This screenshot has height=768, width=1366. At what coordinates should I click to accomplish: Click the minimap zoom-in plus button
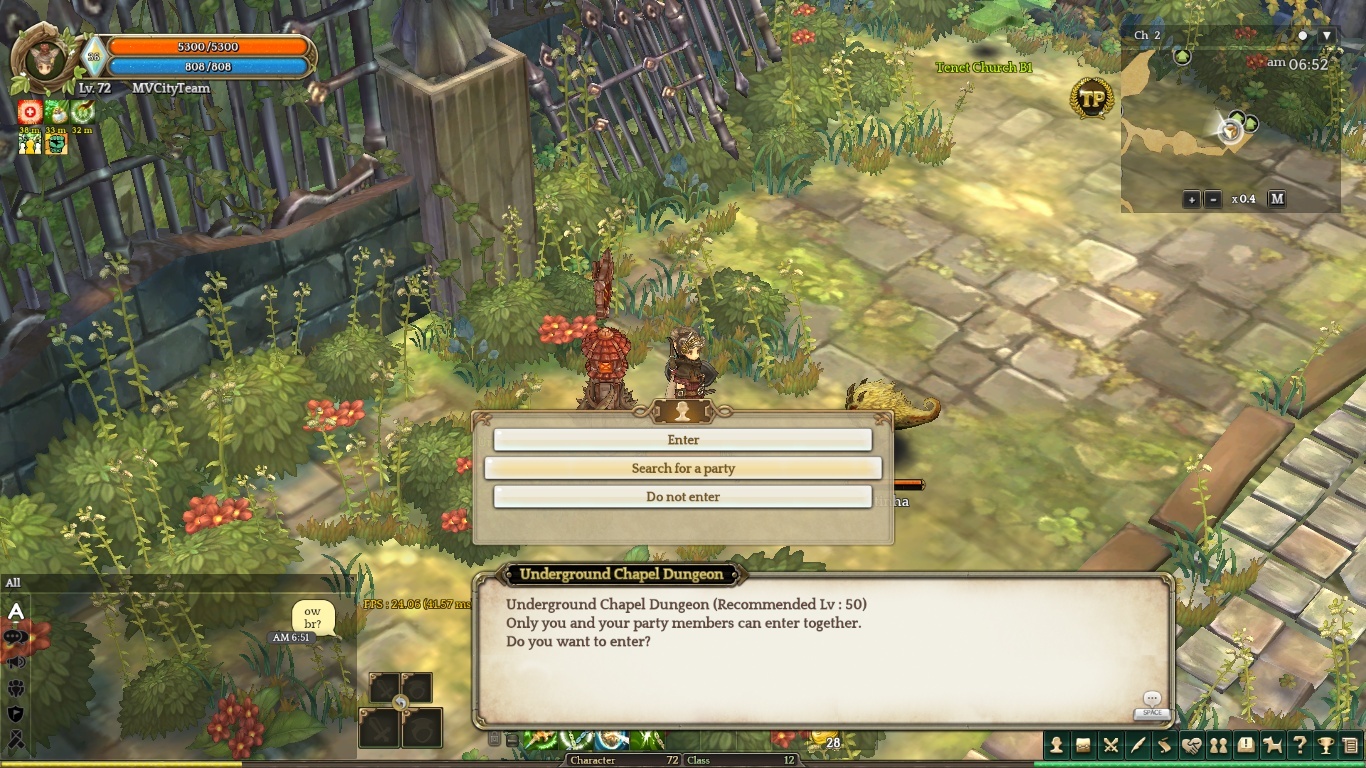coord(1191,199)
